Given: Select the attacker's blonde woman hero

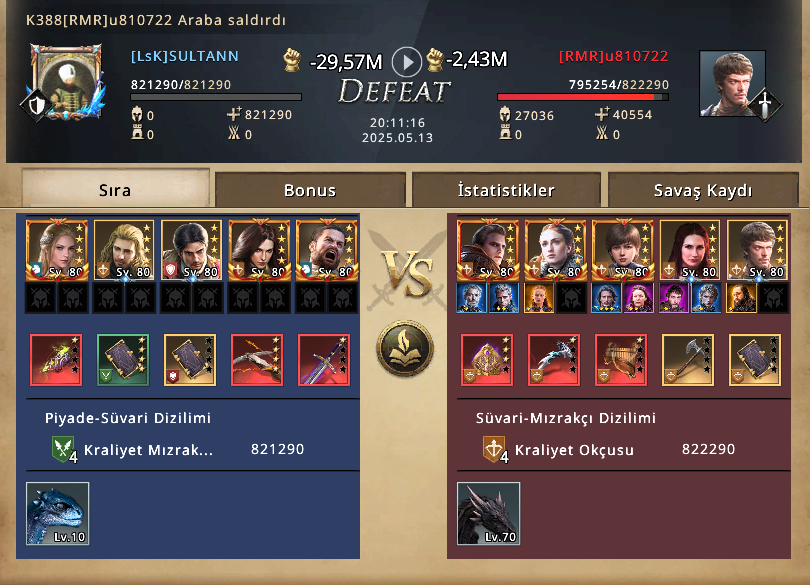Looking at the screenshot, I should [55, 250].
